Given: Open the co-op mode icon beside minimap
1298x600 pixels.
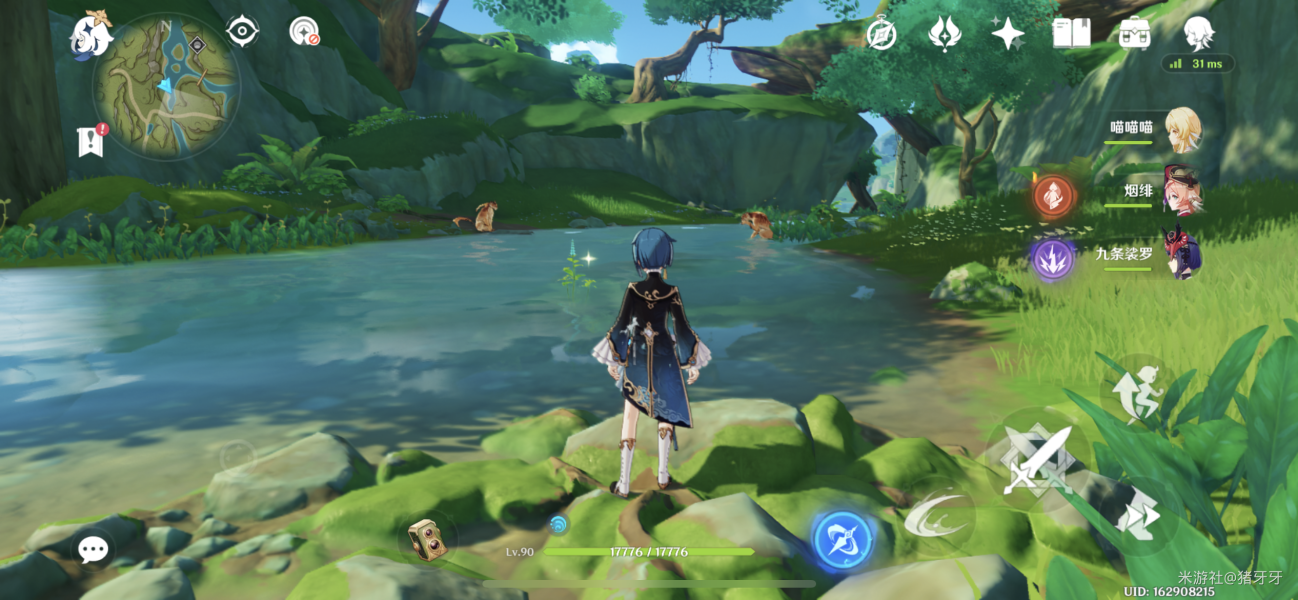Looking at the screenshot, I should tap(304, 31).
